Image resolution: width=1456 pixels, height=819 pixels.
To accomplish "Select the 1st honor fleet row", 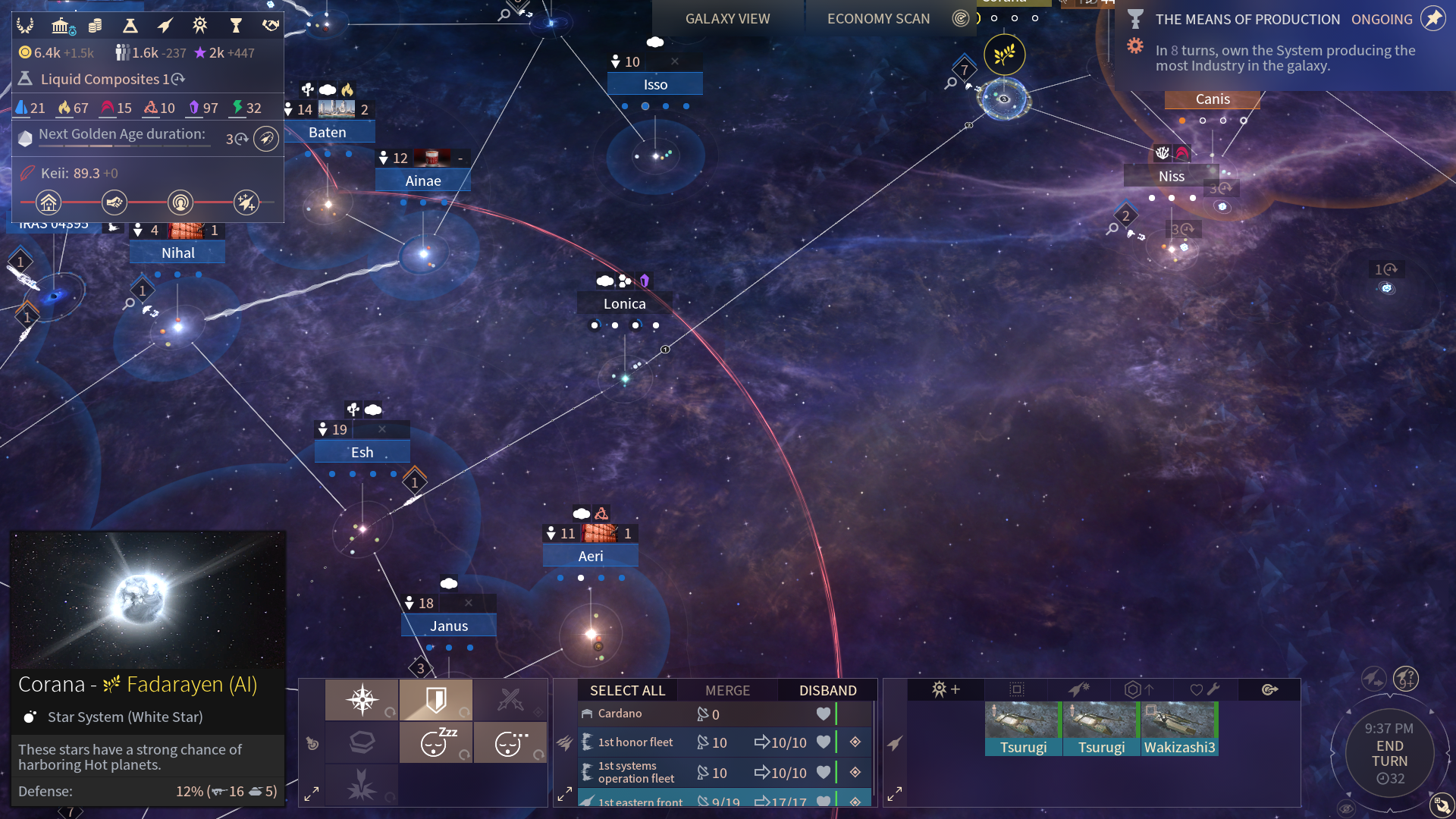I will (x=635, y=742).
